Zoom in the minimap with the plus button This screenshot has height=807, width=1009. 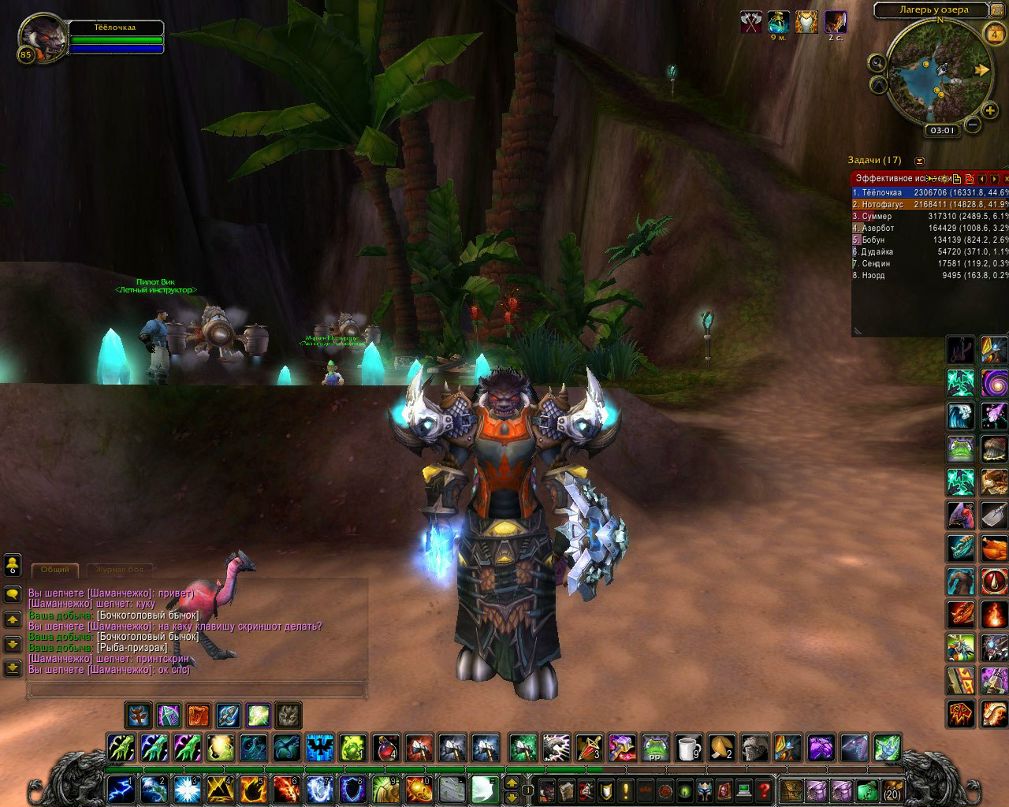pyautogui.click(x=990, y=111)
